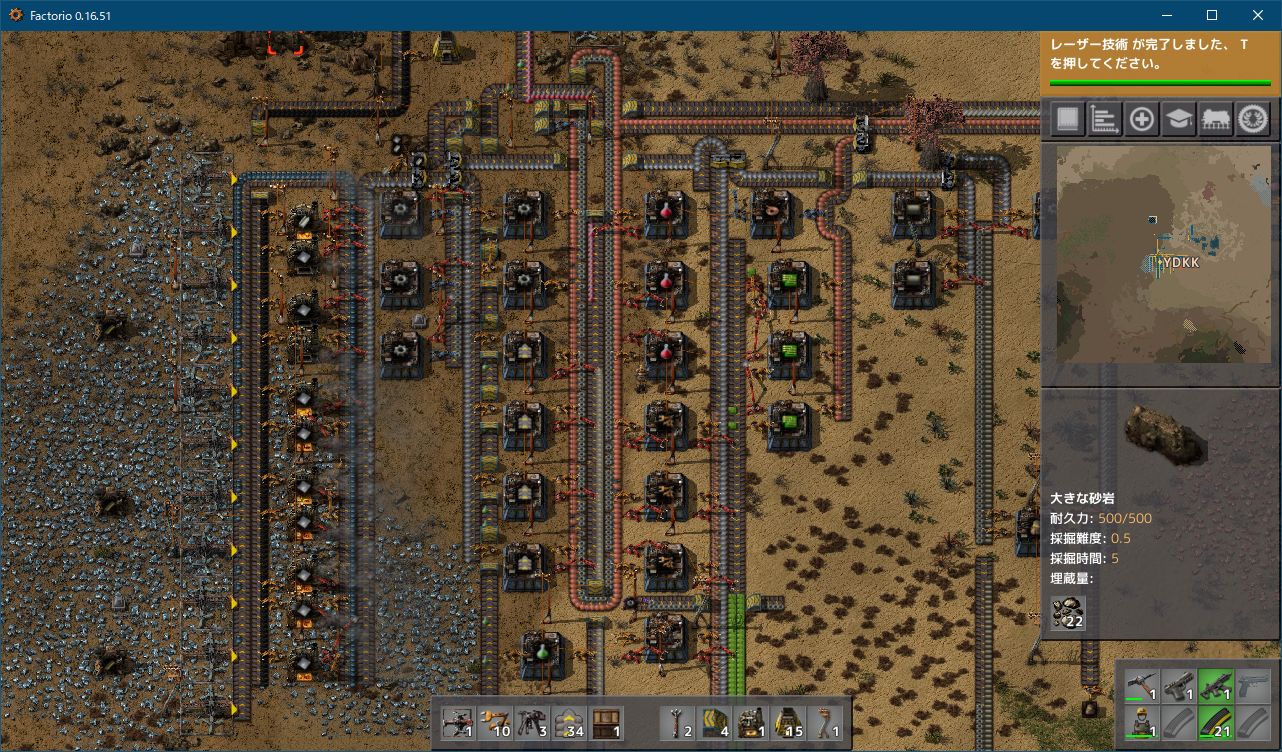Screen dimensions: 1282x752
Task: Click the gear-shaped achievements button
Action: tap(1252, 120)
